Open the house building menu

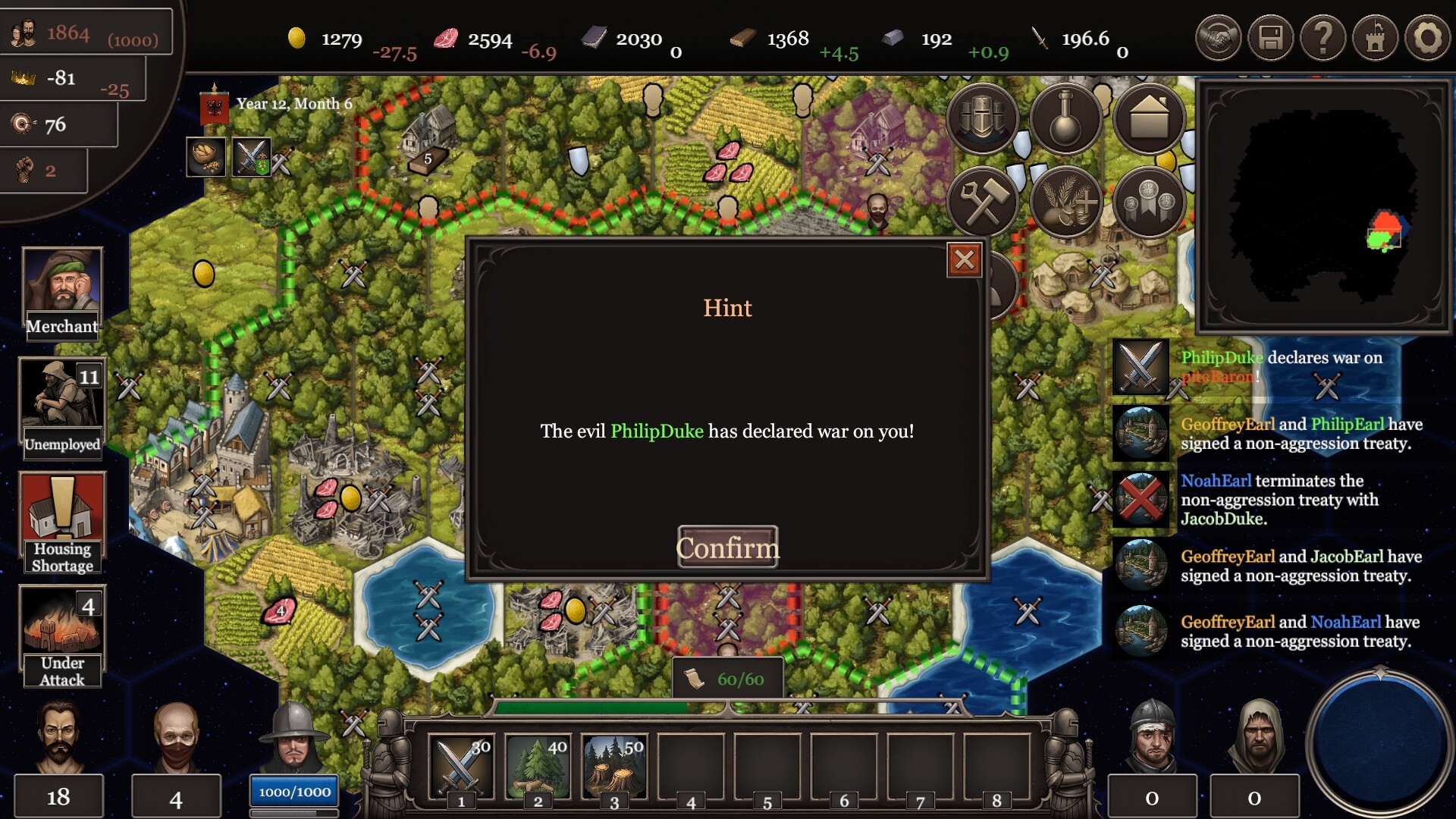pos(1149,119)
